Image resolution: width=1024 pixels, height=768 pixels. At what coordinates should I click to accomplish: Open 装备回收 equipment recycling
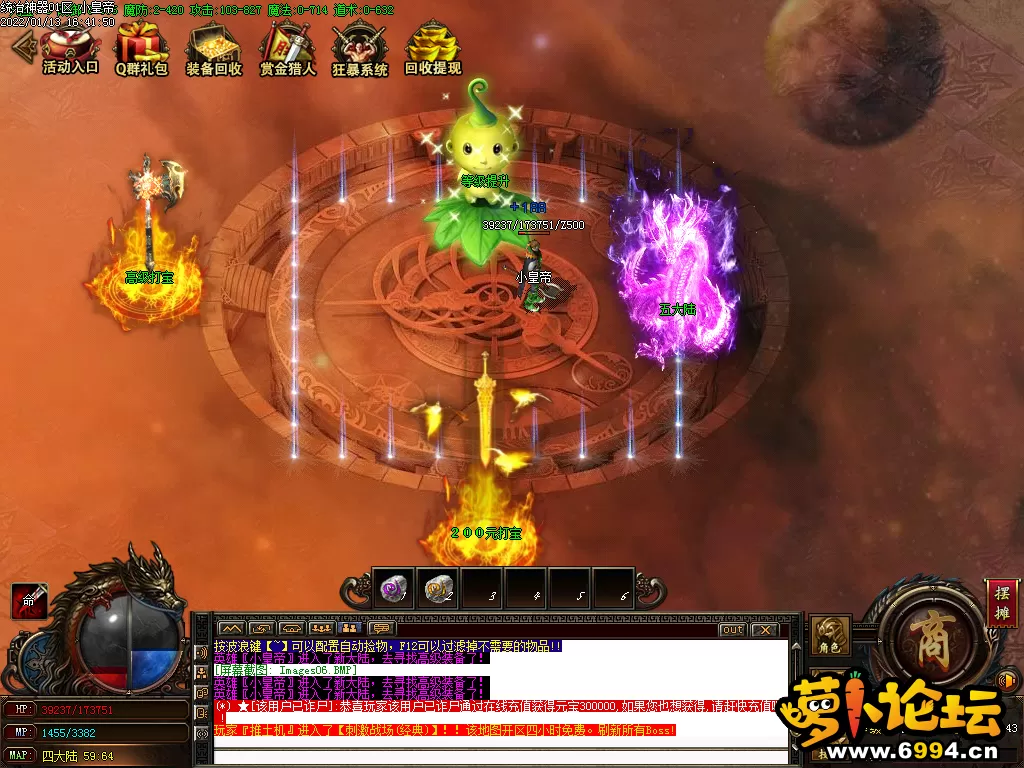click(214, 49)
